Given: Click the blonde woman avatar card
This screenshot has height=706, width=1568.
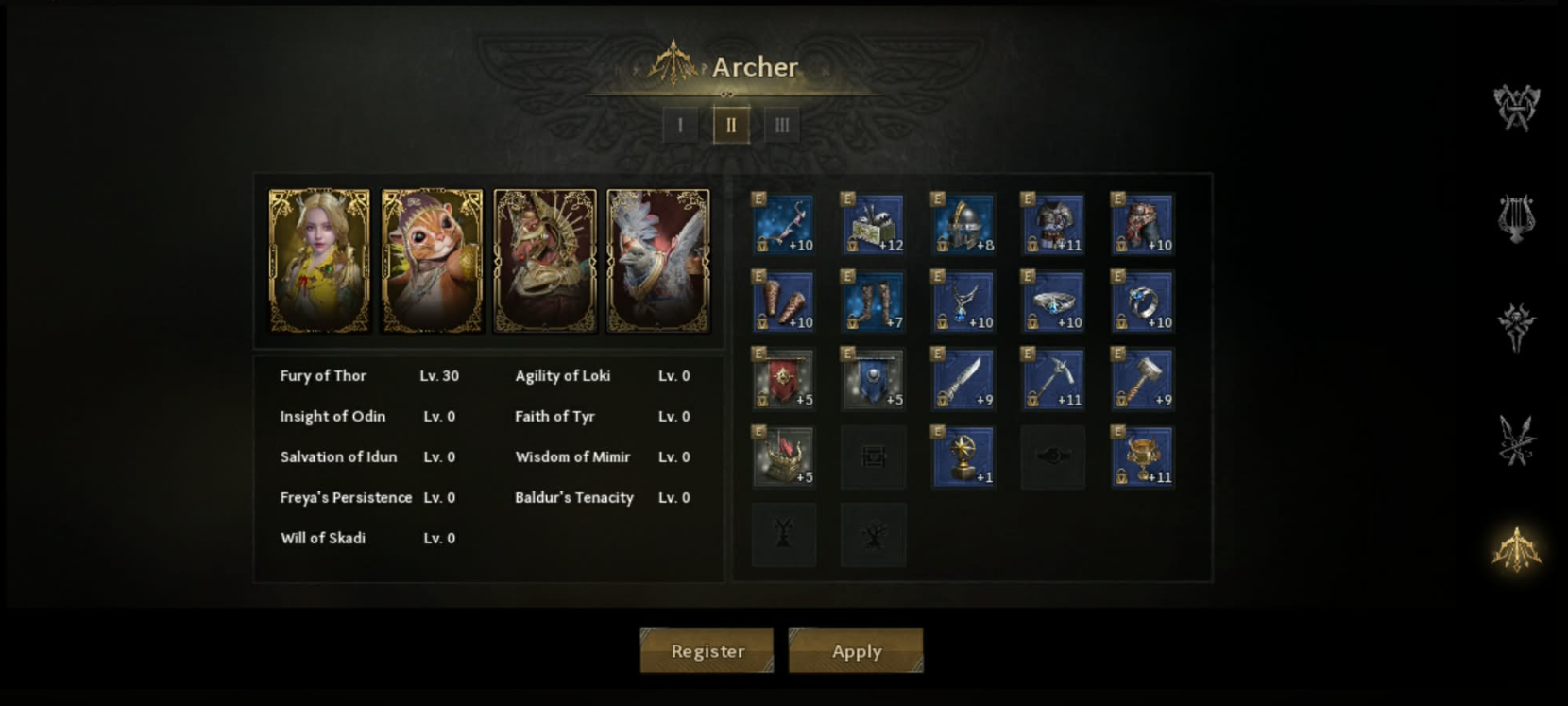Looking at the screenshot, I should point(319,261).
